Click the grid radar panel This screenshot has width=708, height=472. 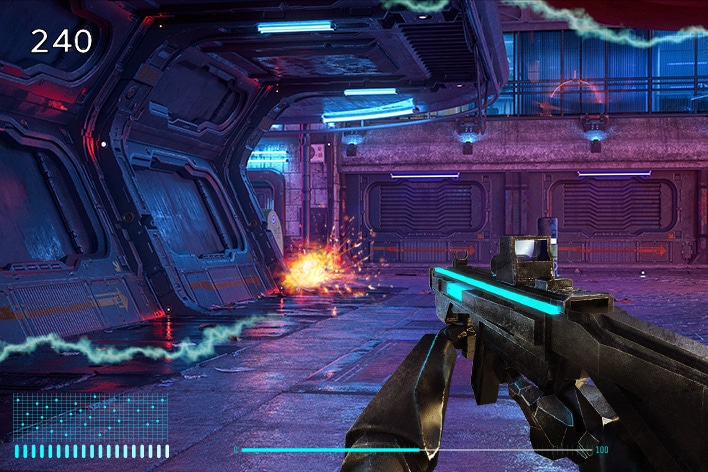(90, 416)
